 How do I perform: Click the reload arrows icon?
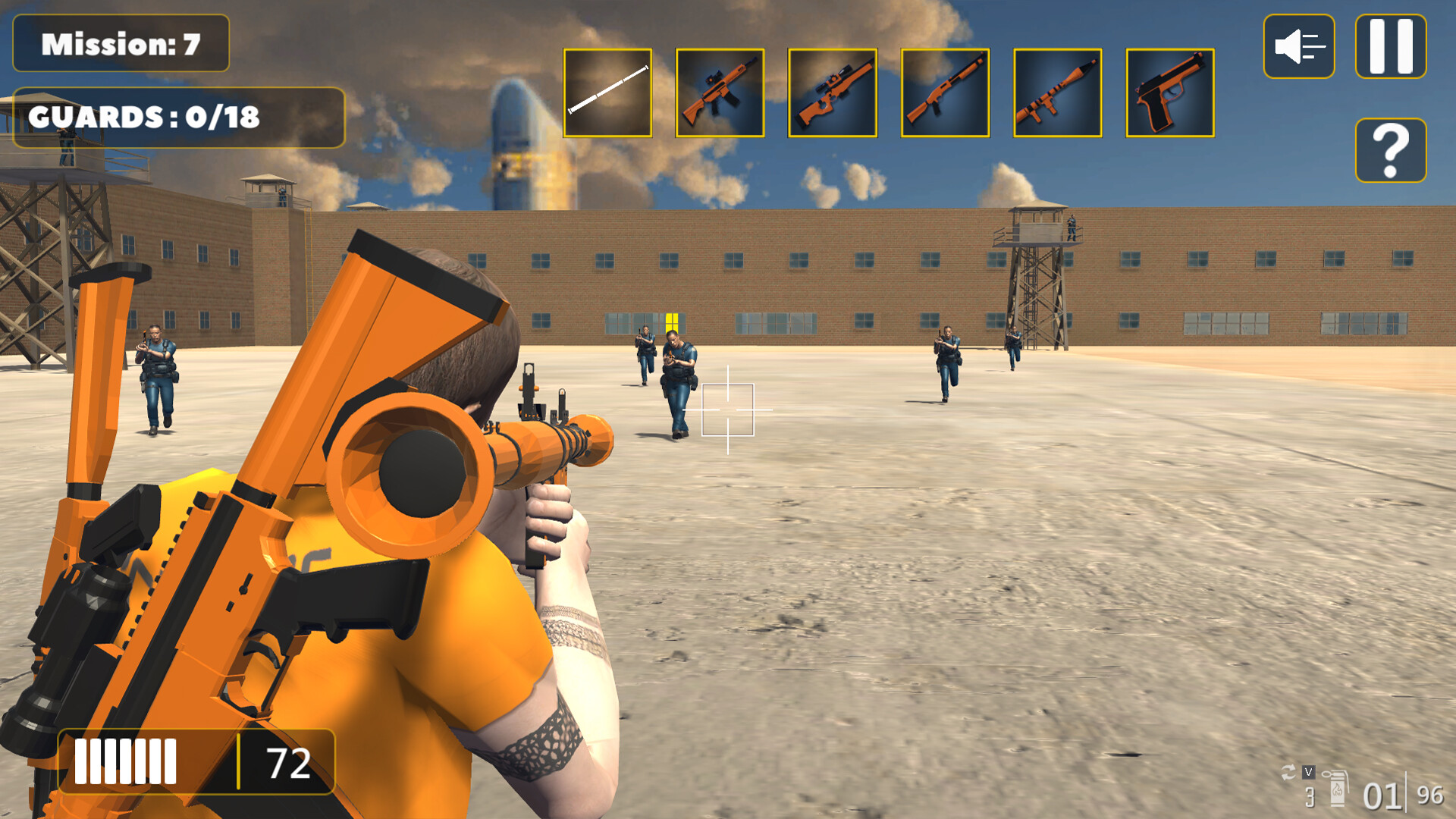pyautogui.click(x=1288, y=773)
